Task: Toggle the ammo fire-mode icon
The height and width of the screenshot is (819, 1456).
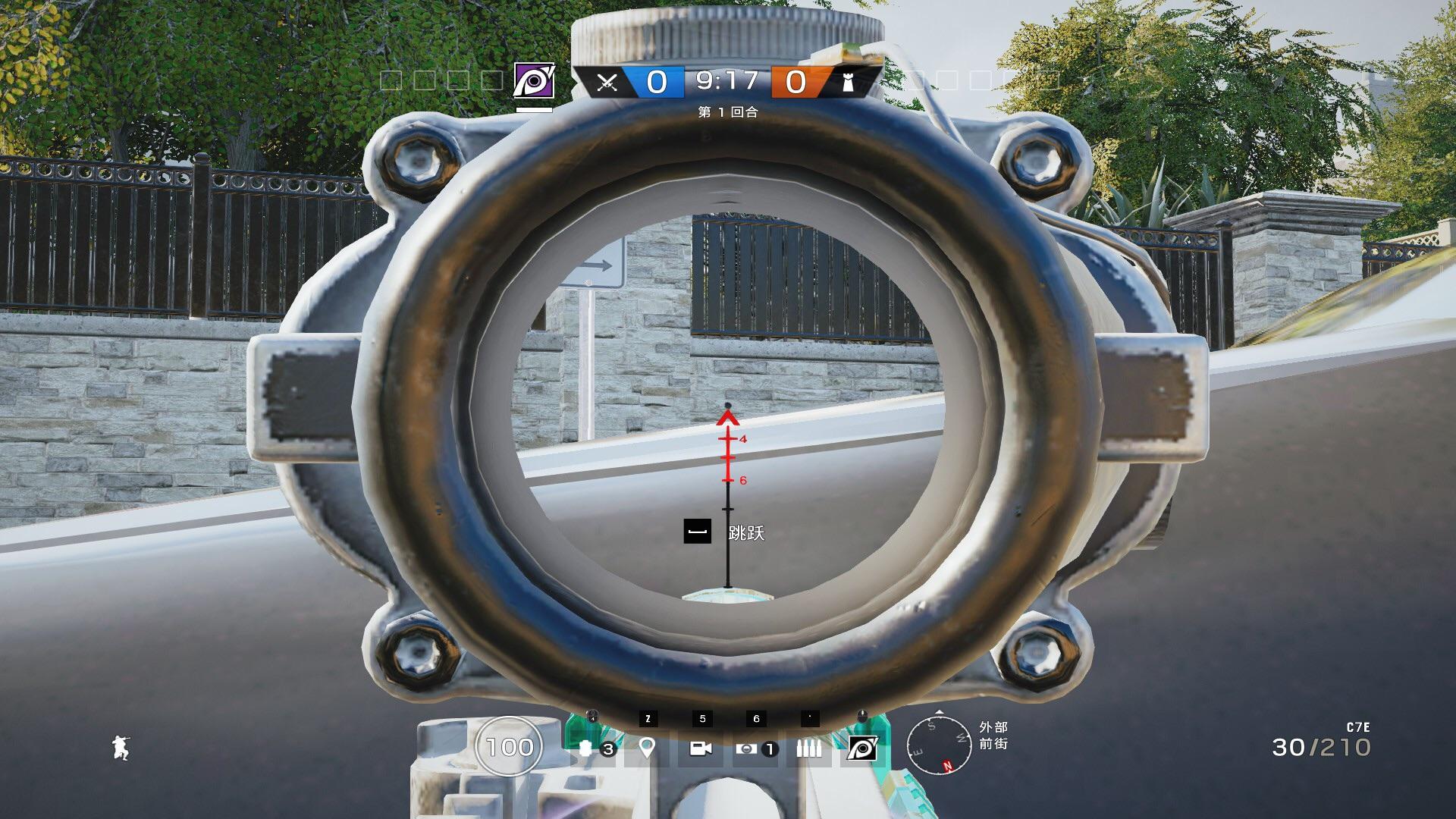Action: 808,748
